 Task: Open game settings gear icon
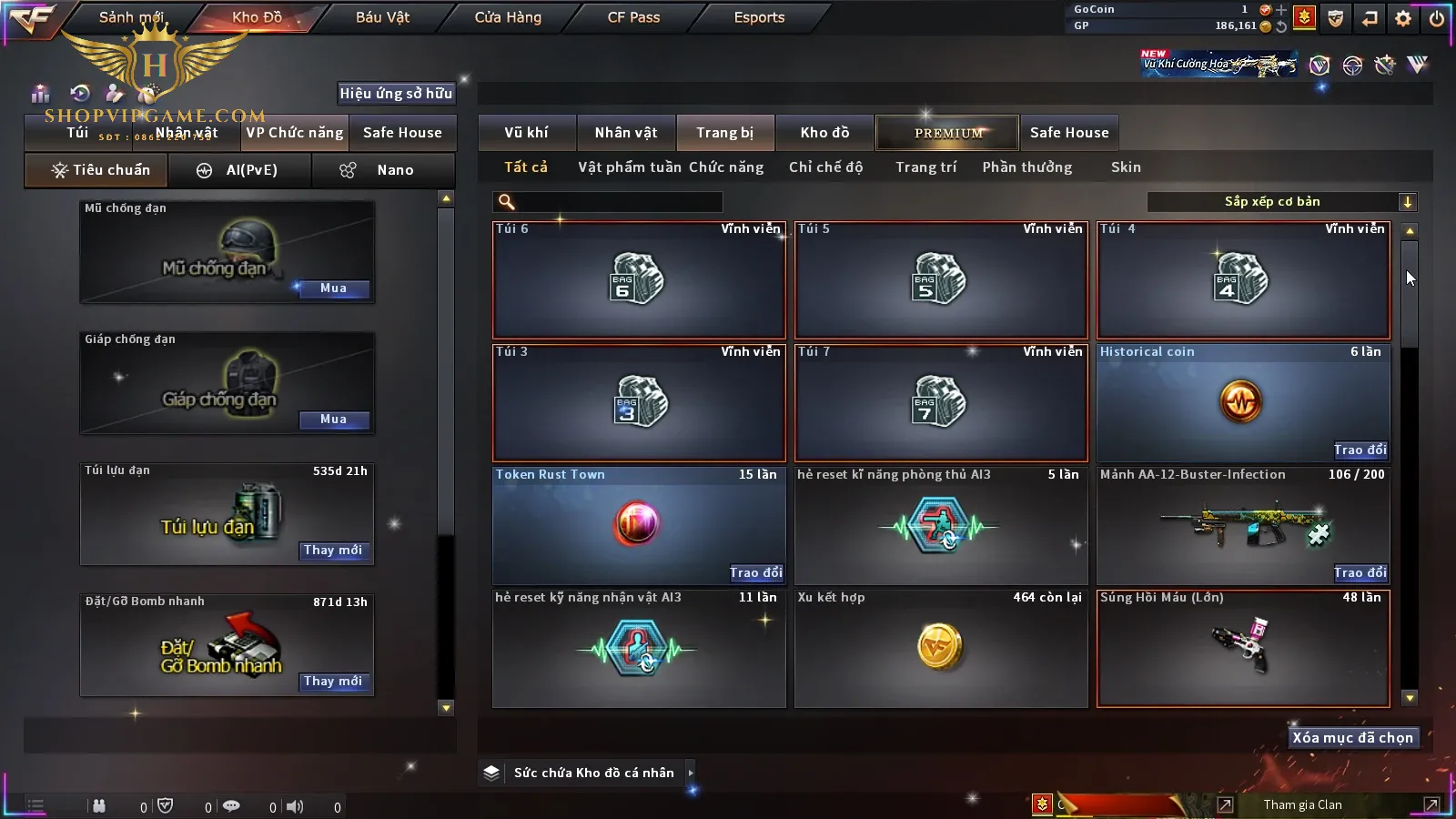1403,18
